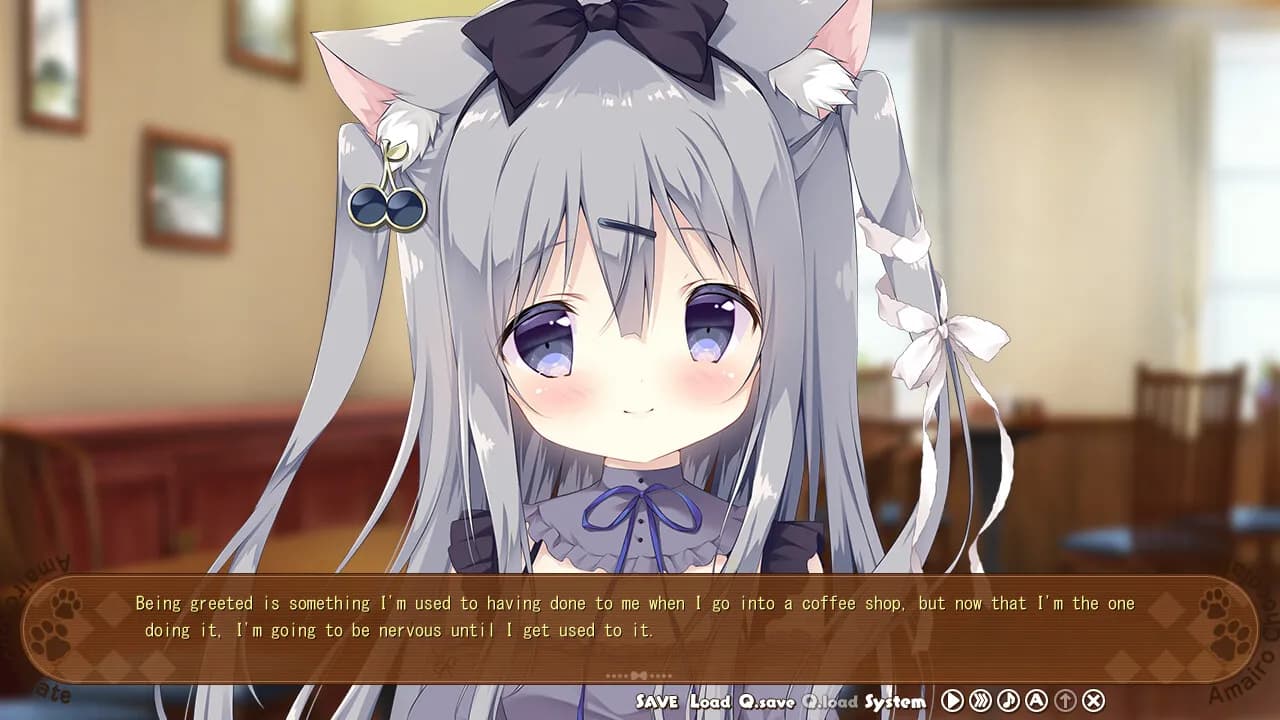Open the Load menu entry
Screen dimensions: 1280x720
pyautogui.click(x=708, y=701)
